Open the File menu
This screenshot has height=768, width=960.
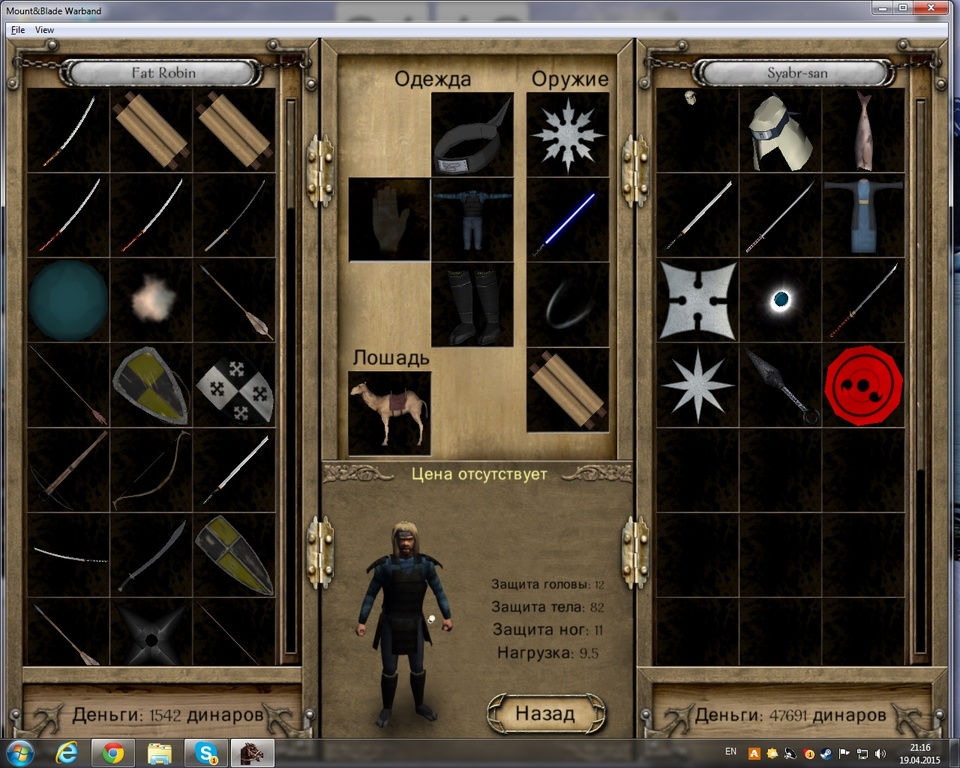(18, 30)
